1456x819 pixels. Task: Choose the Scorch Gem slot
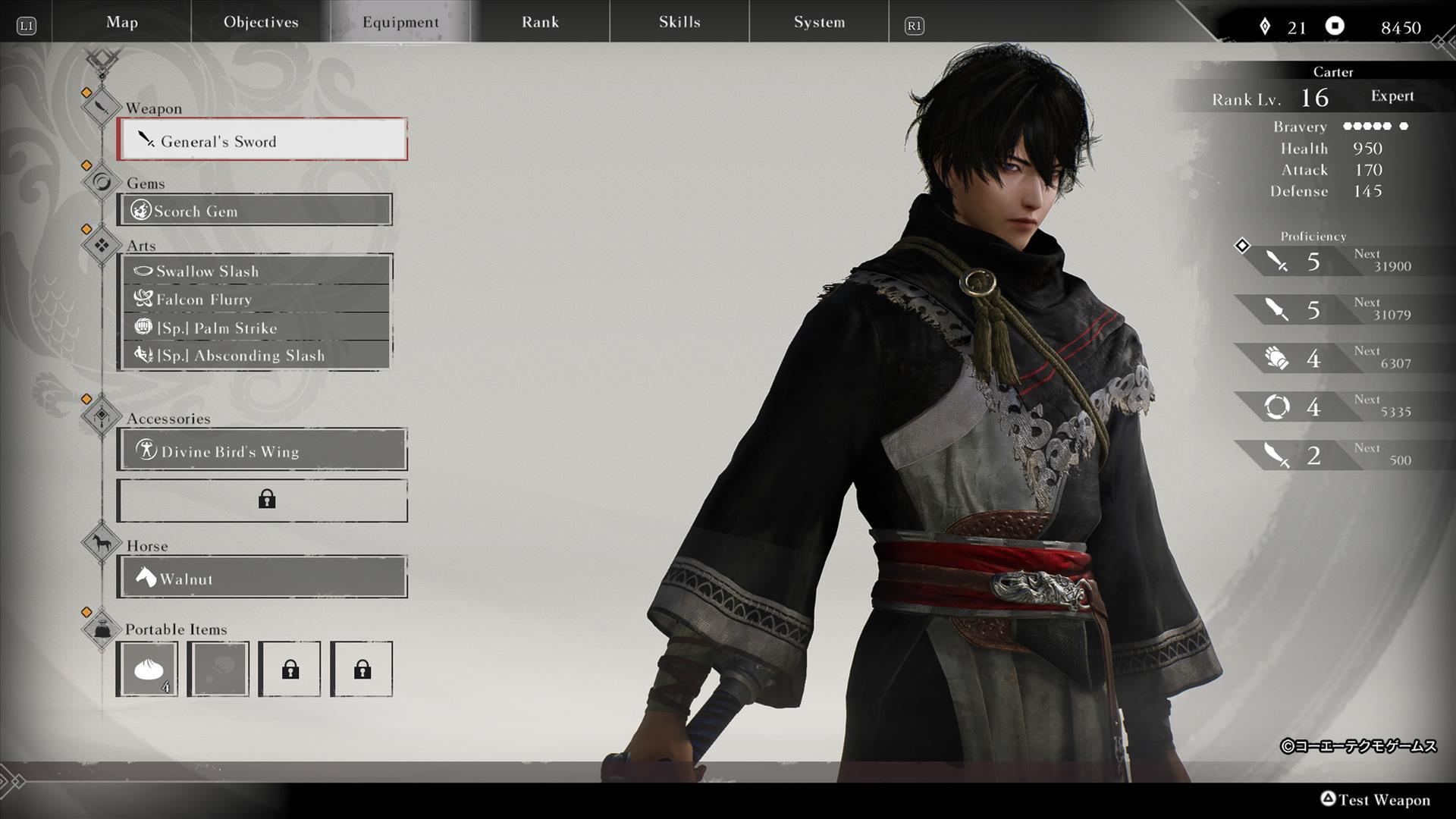tap(255, 210)
